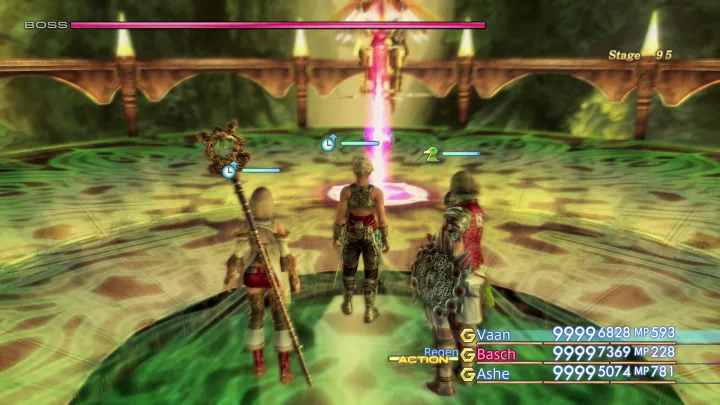Toggle the gambit icon beside Basch
The image size is (720, 405).
click(x=467, y=354)
